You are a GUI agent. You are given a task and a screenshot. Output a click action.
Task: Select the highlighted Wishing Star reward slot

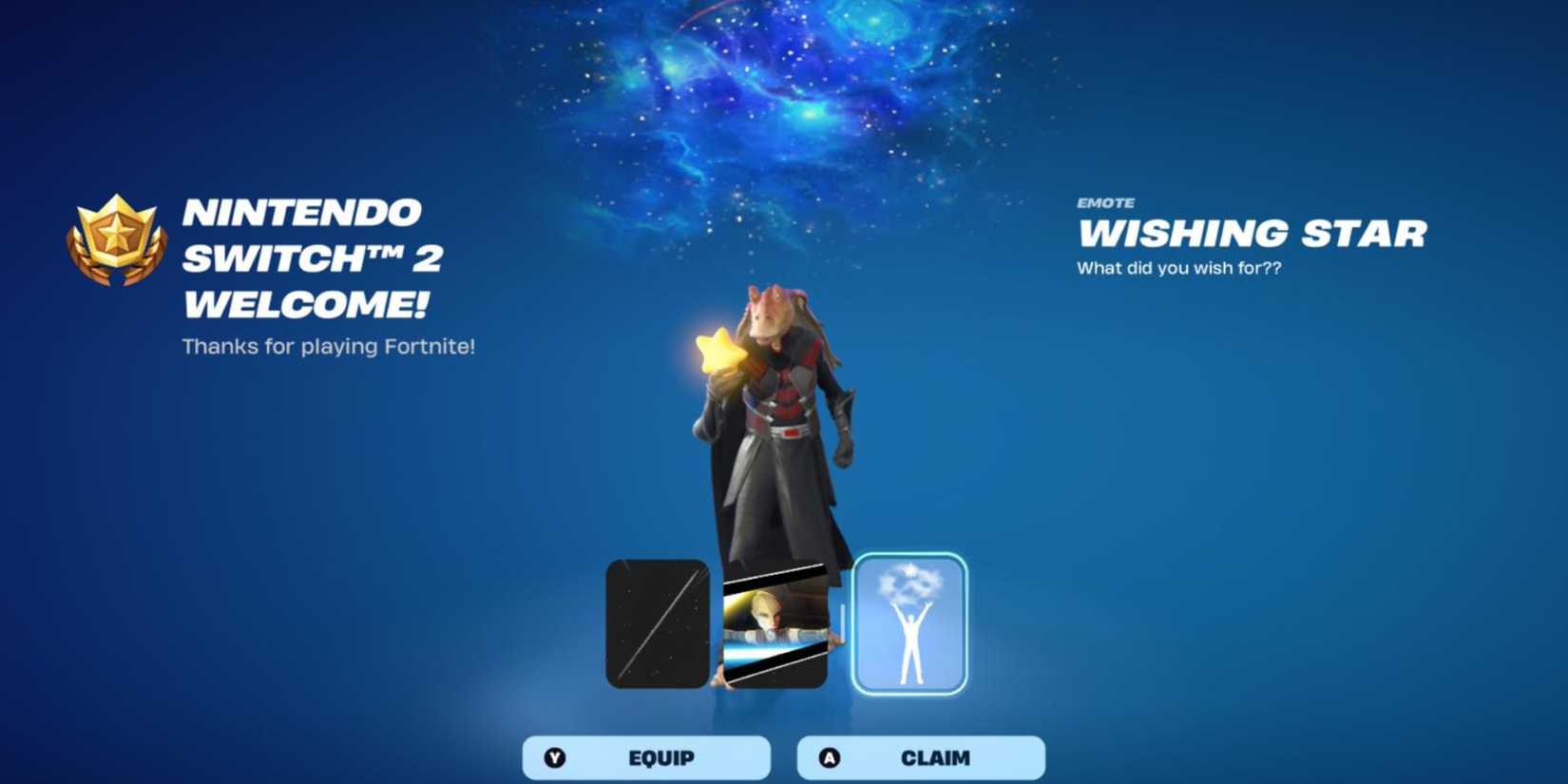coord(908,622)
